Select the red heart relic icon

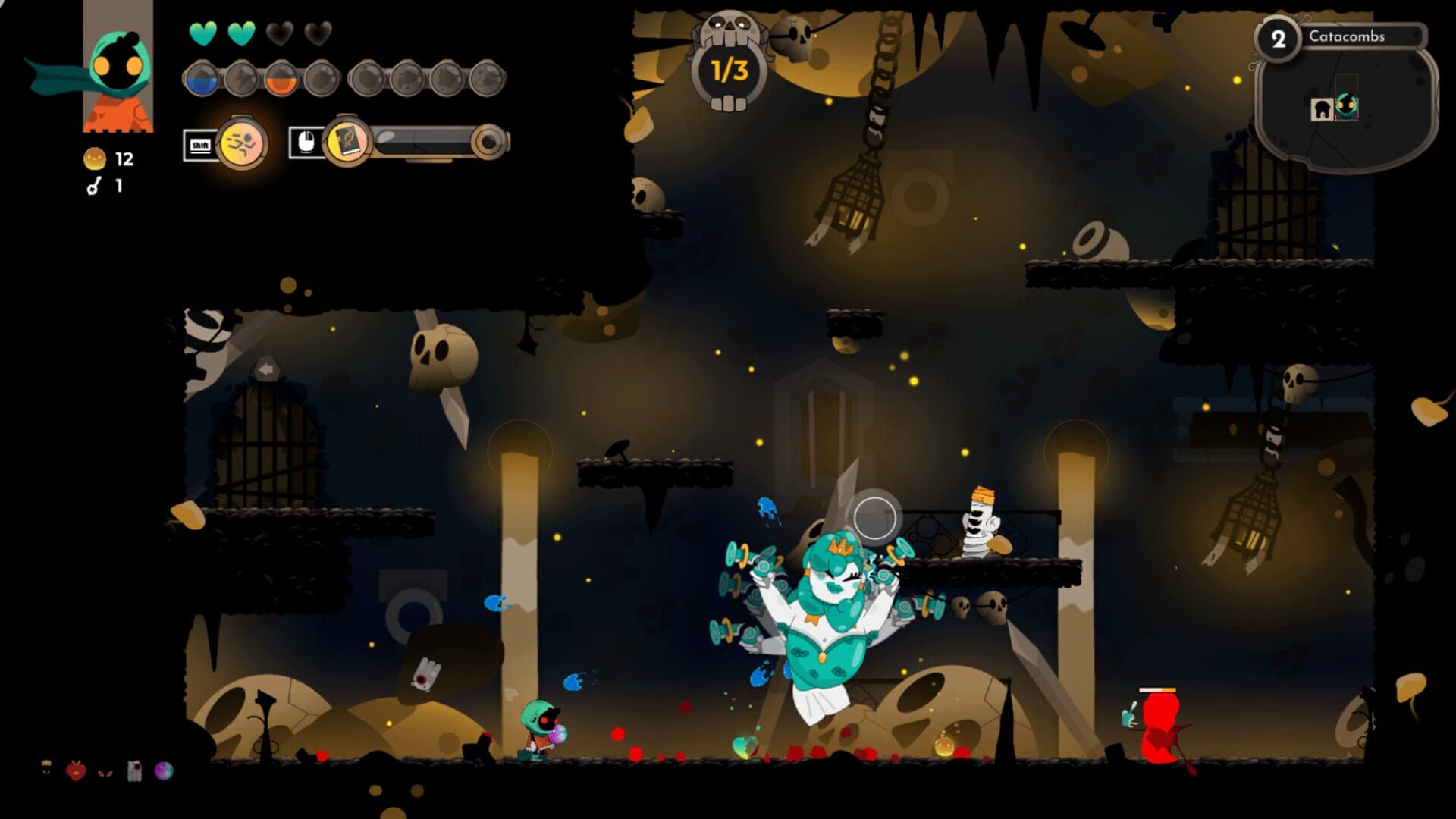coord(76,771)
